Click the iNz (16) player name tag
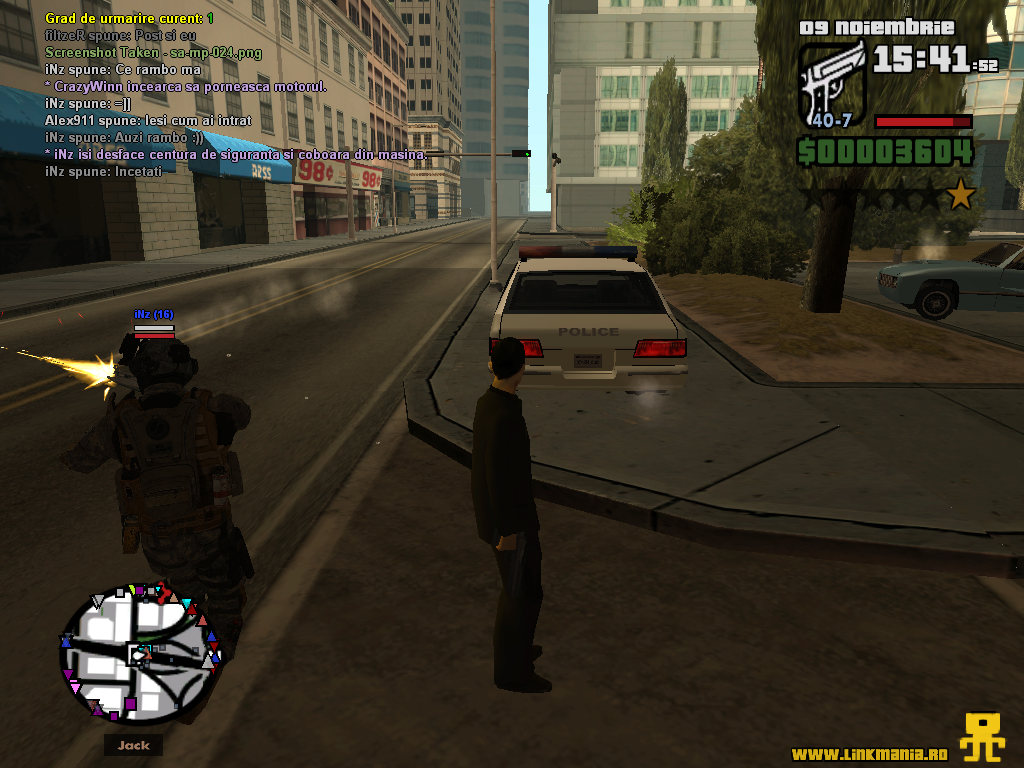Viewport: 1024px width, 768px height. [154, 314]
